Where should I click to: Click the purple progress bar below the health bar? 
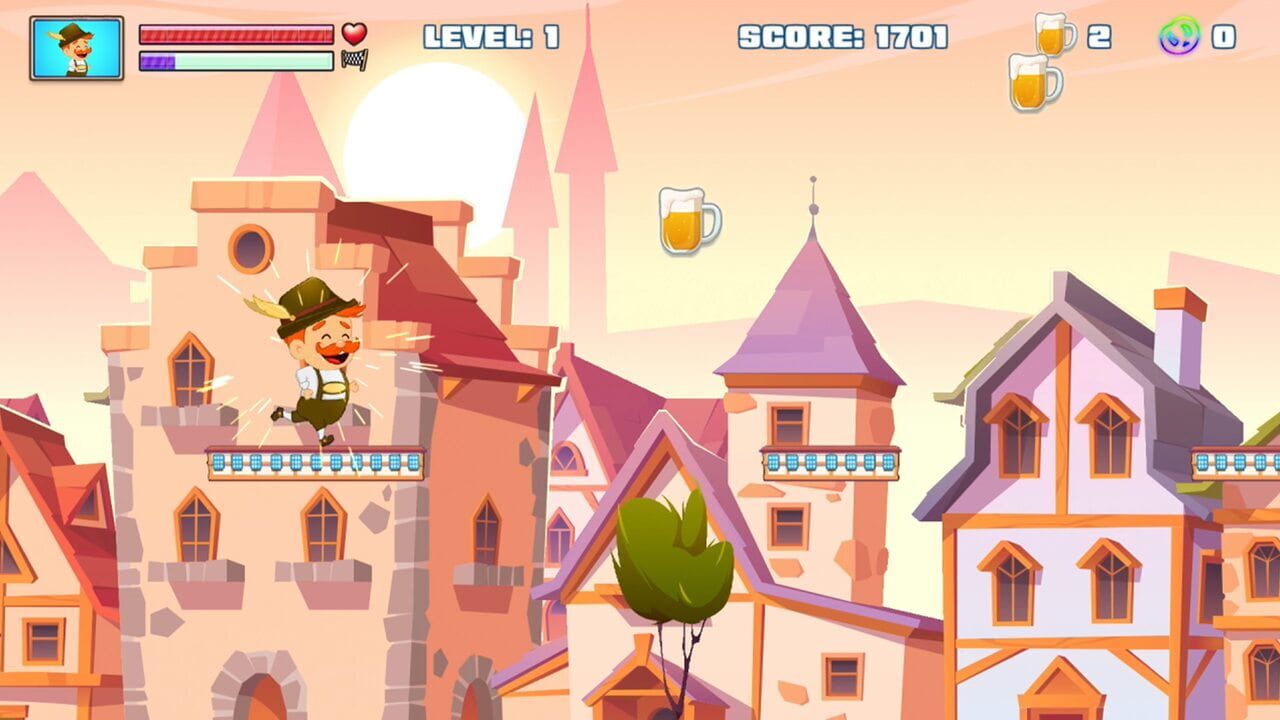[235, 60]
